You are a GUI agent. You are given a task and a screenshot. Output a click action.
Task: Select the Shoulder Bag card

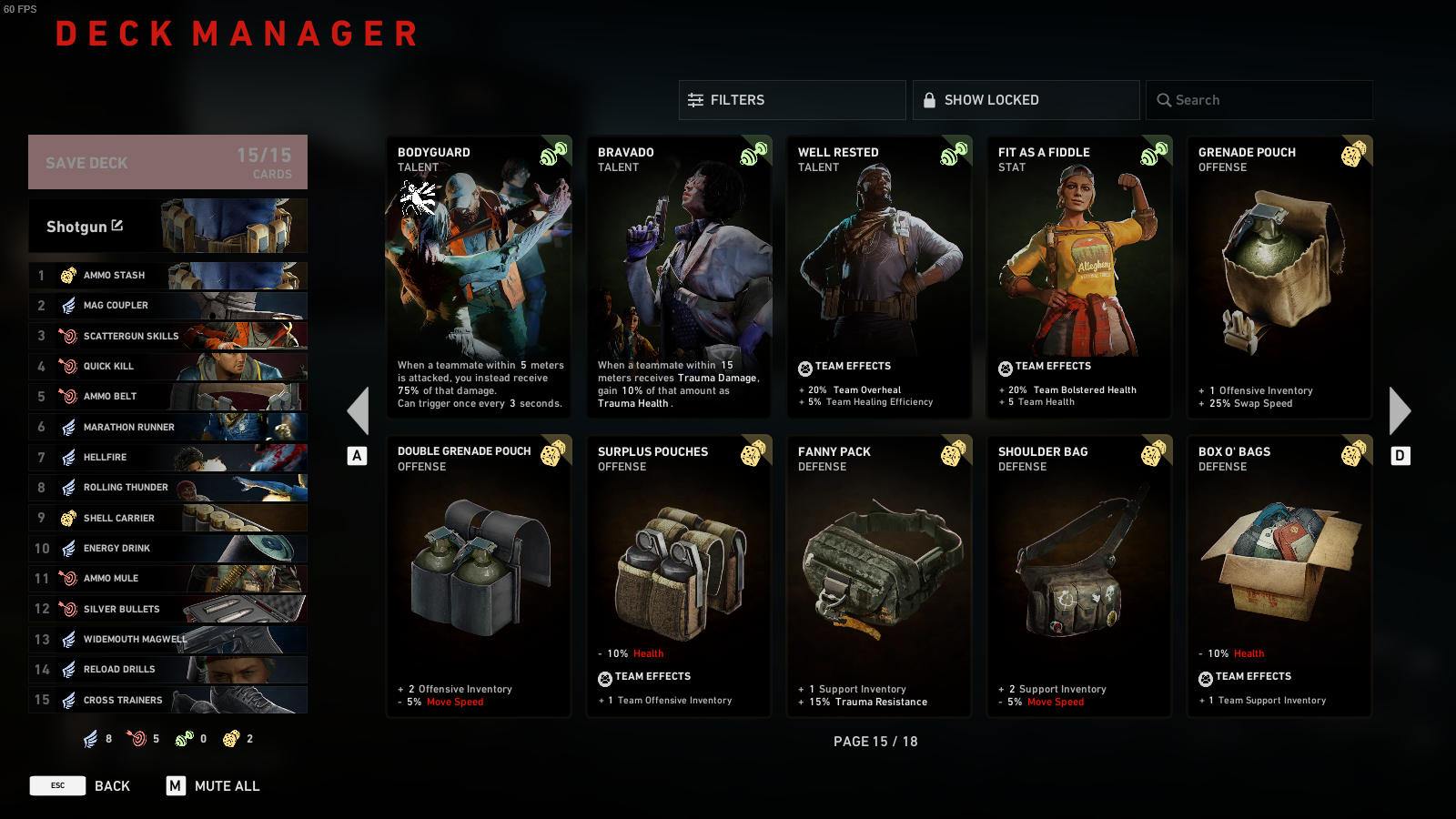tap(1079, 576)
